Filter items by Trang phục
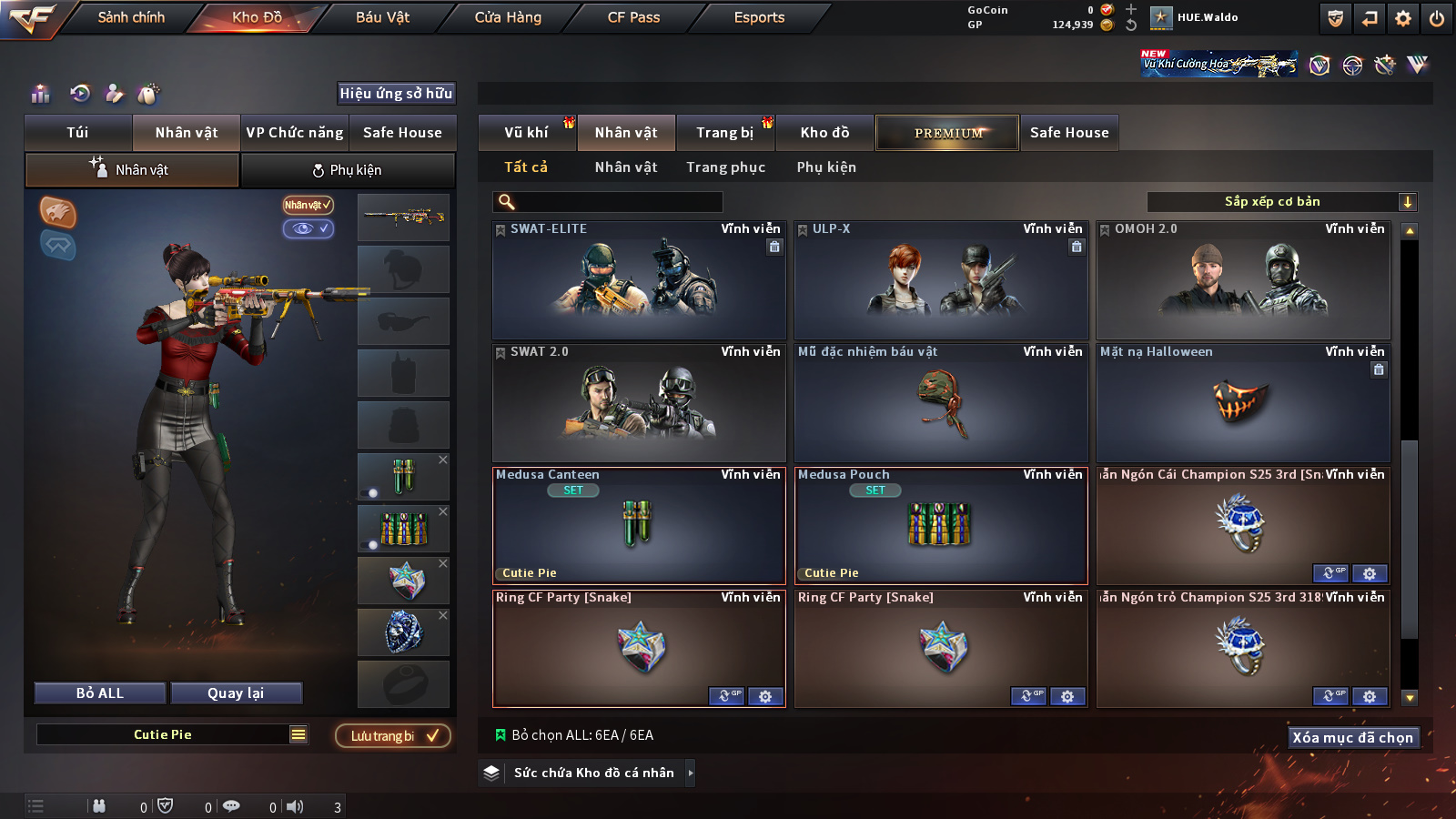Image resolution: width=1456 pixels, height=819 pixels. pos(725,167)
